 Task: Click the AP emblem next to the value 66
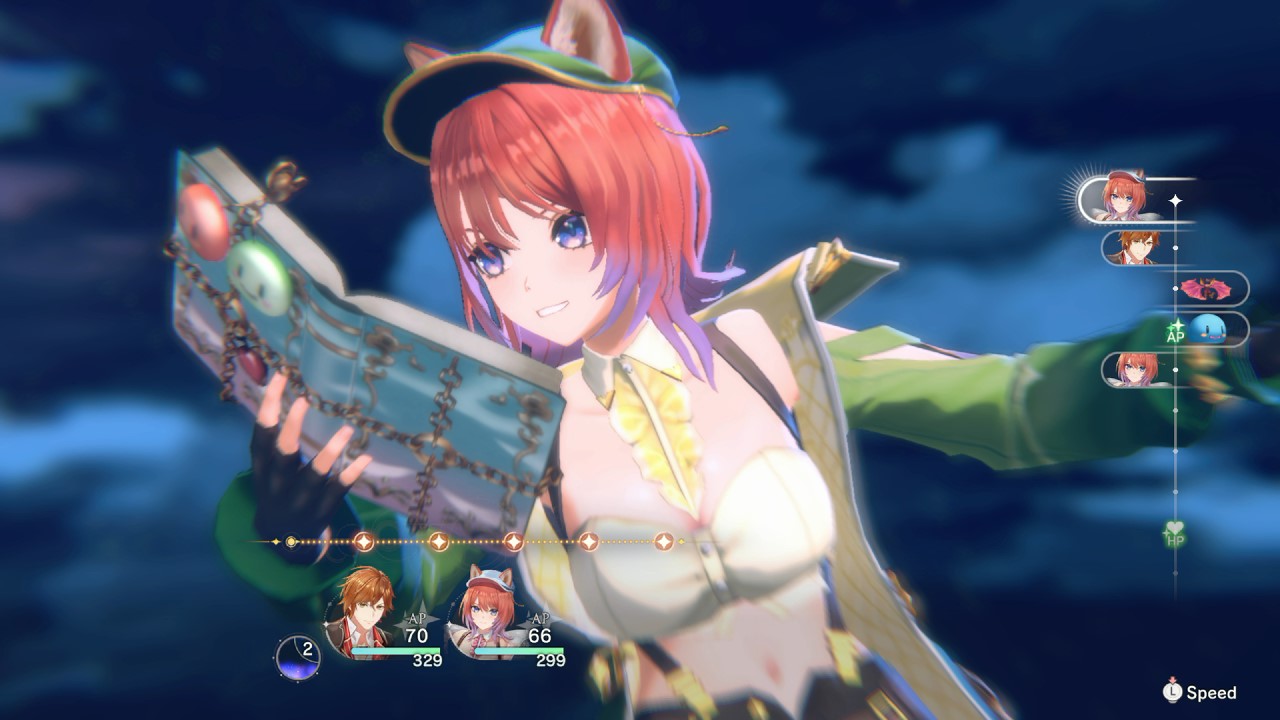(540, 618)
